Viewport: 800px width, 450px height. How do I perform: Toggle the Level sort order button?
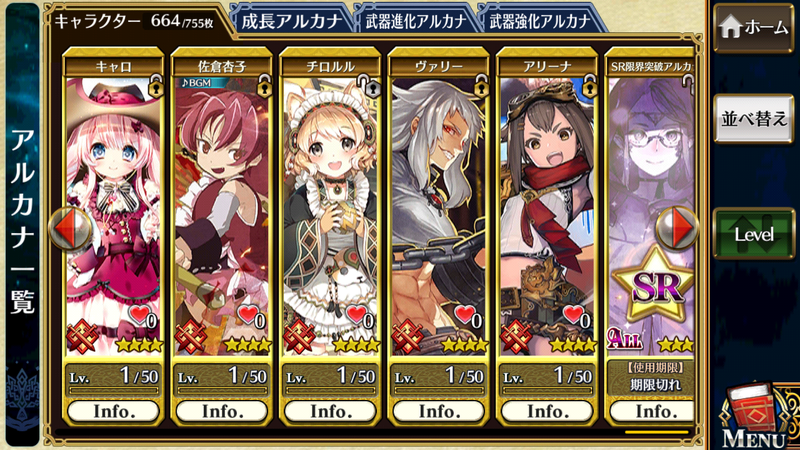(753, 232)
